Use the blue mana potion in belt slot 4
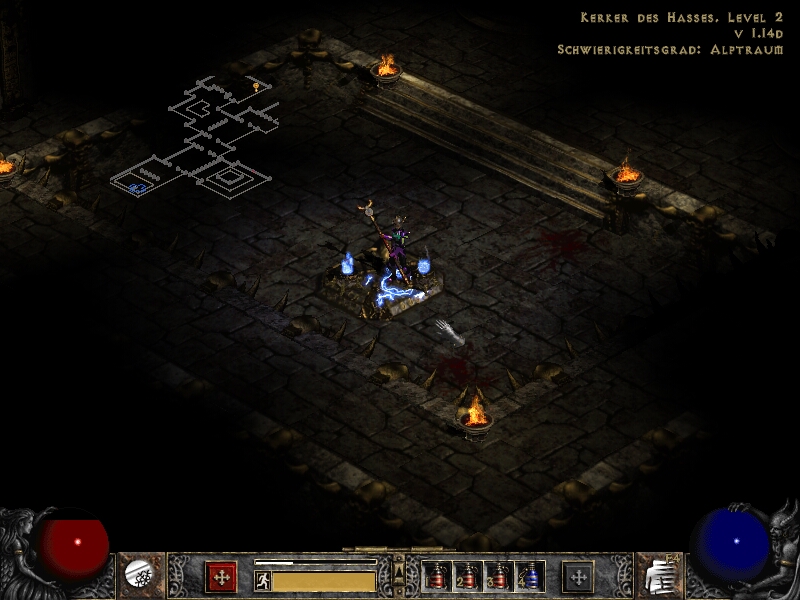The height and width of the screenshot is (600, 800). 528,576
